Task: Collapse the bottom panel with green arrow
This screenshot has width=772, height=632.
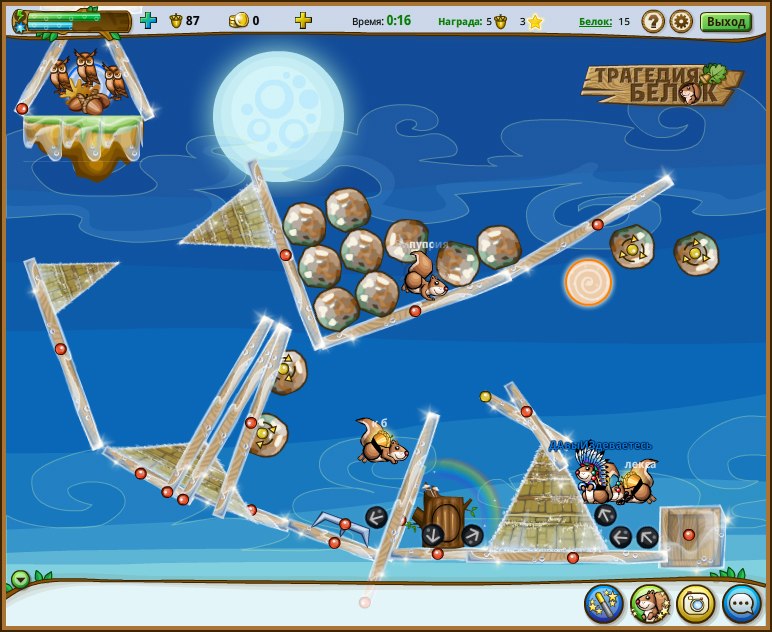Action: (x=20, y=579)
